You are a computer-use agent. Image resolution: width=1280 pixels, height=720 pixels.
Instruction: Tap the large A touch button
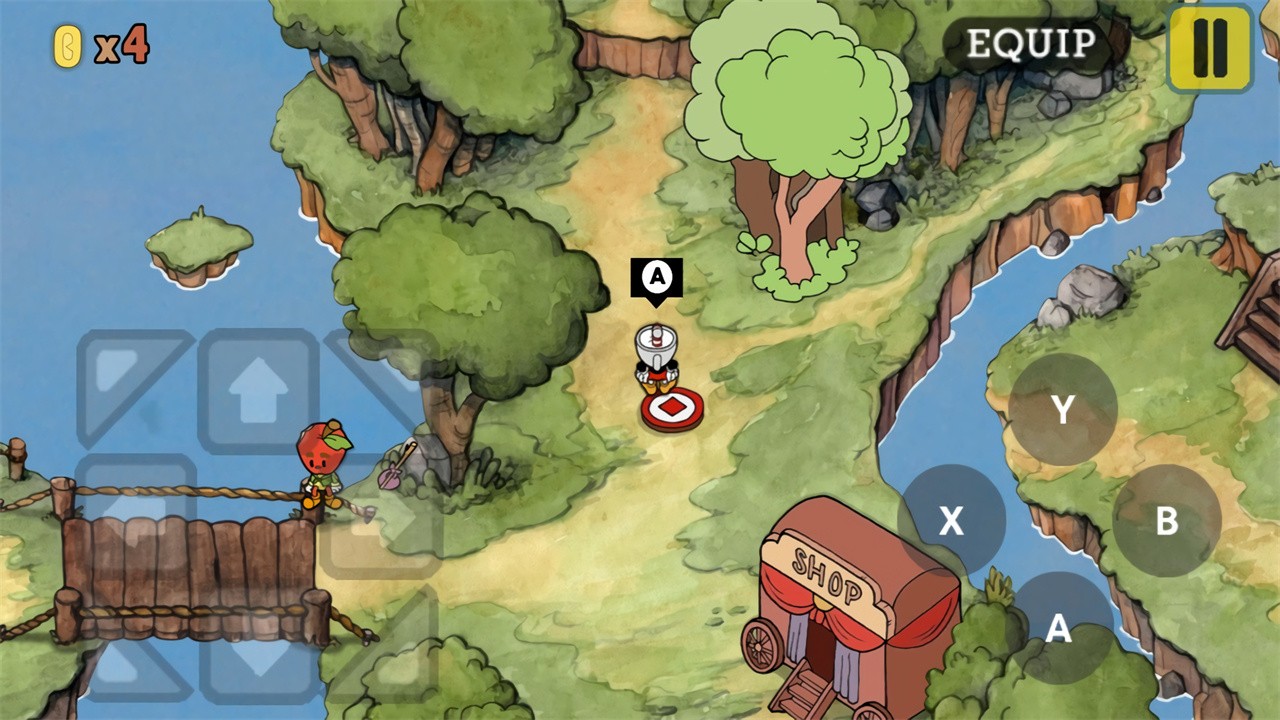[1059, 628]
